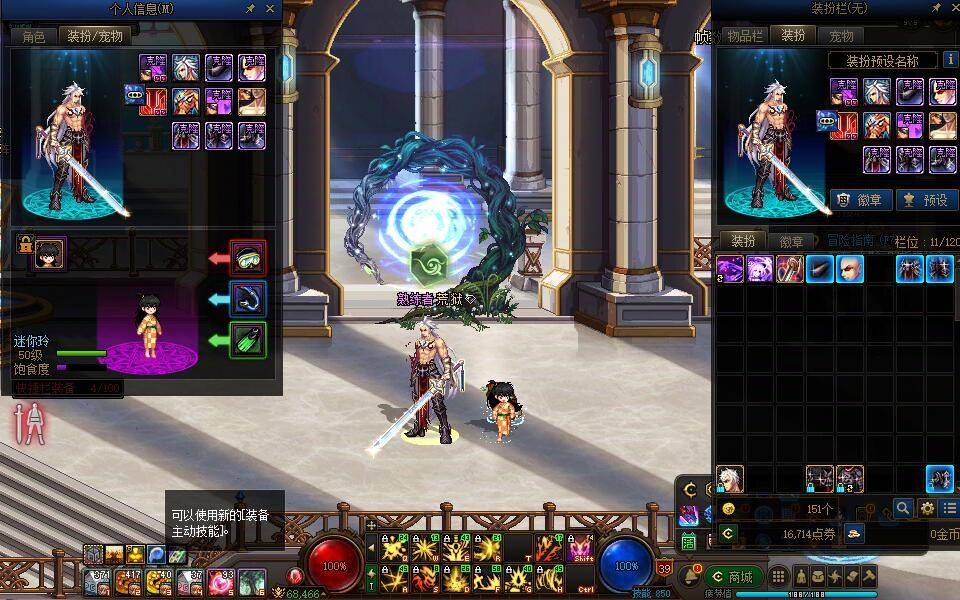Open inventory settings gear button
Screen dimensions: 960x600
927,509
